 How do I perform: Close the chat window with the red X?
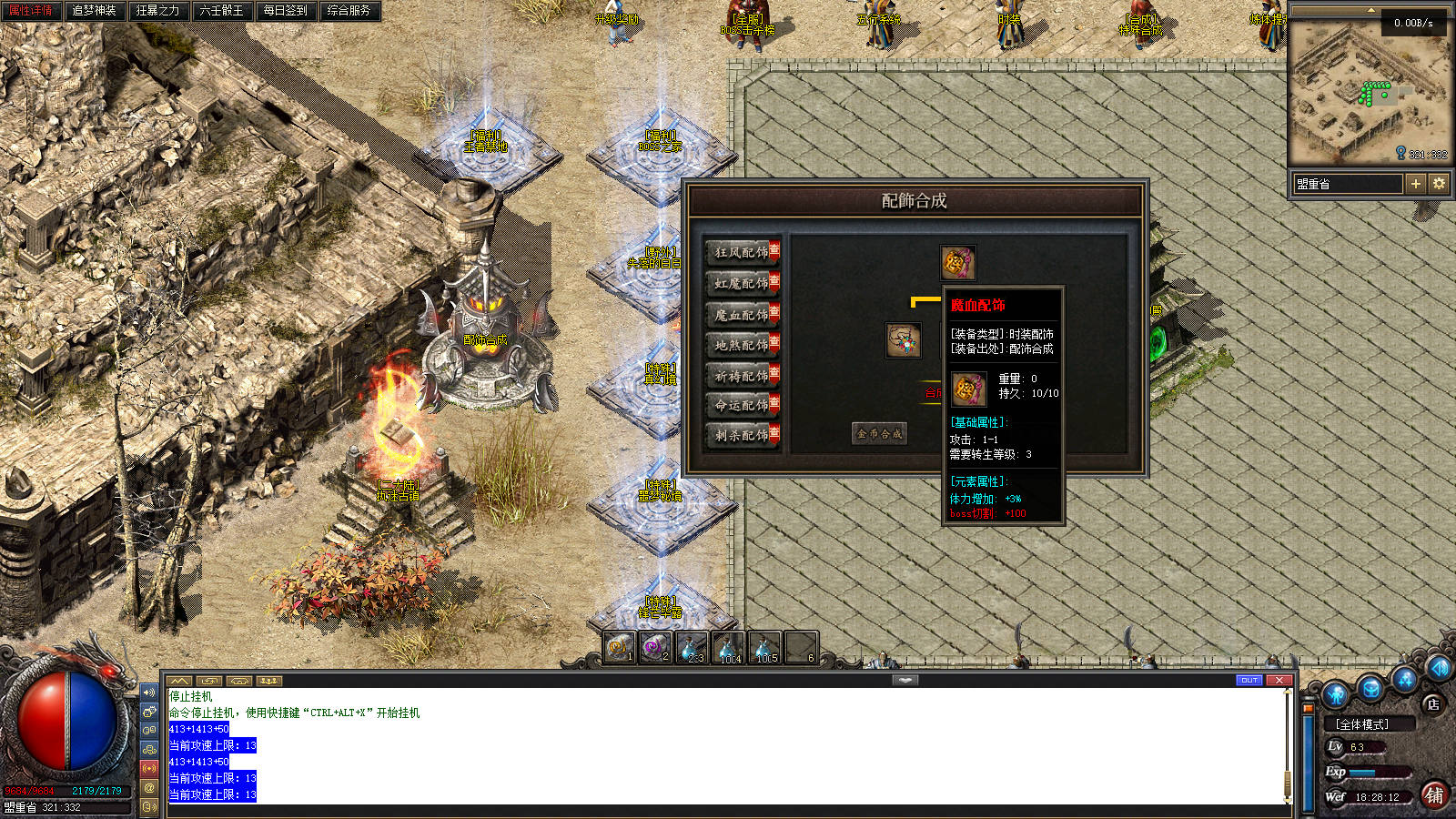click(x=1279, y=681)
